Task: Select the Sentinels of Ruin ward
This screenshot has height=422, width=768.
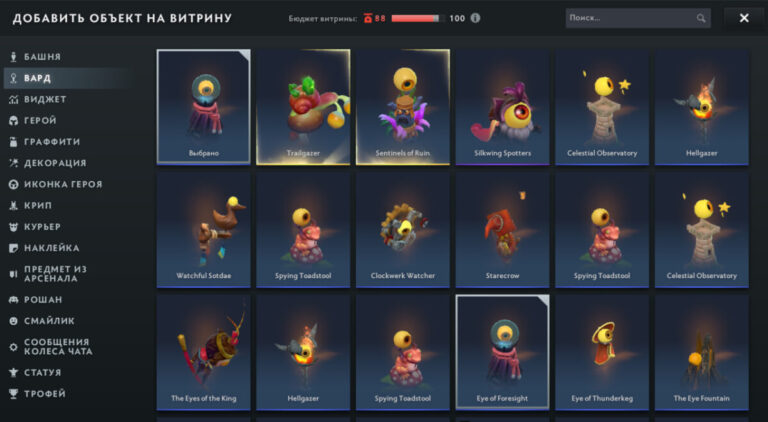Action: coord(403,107)
